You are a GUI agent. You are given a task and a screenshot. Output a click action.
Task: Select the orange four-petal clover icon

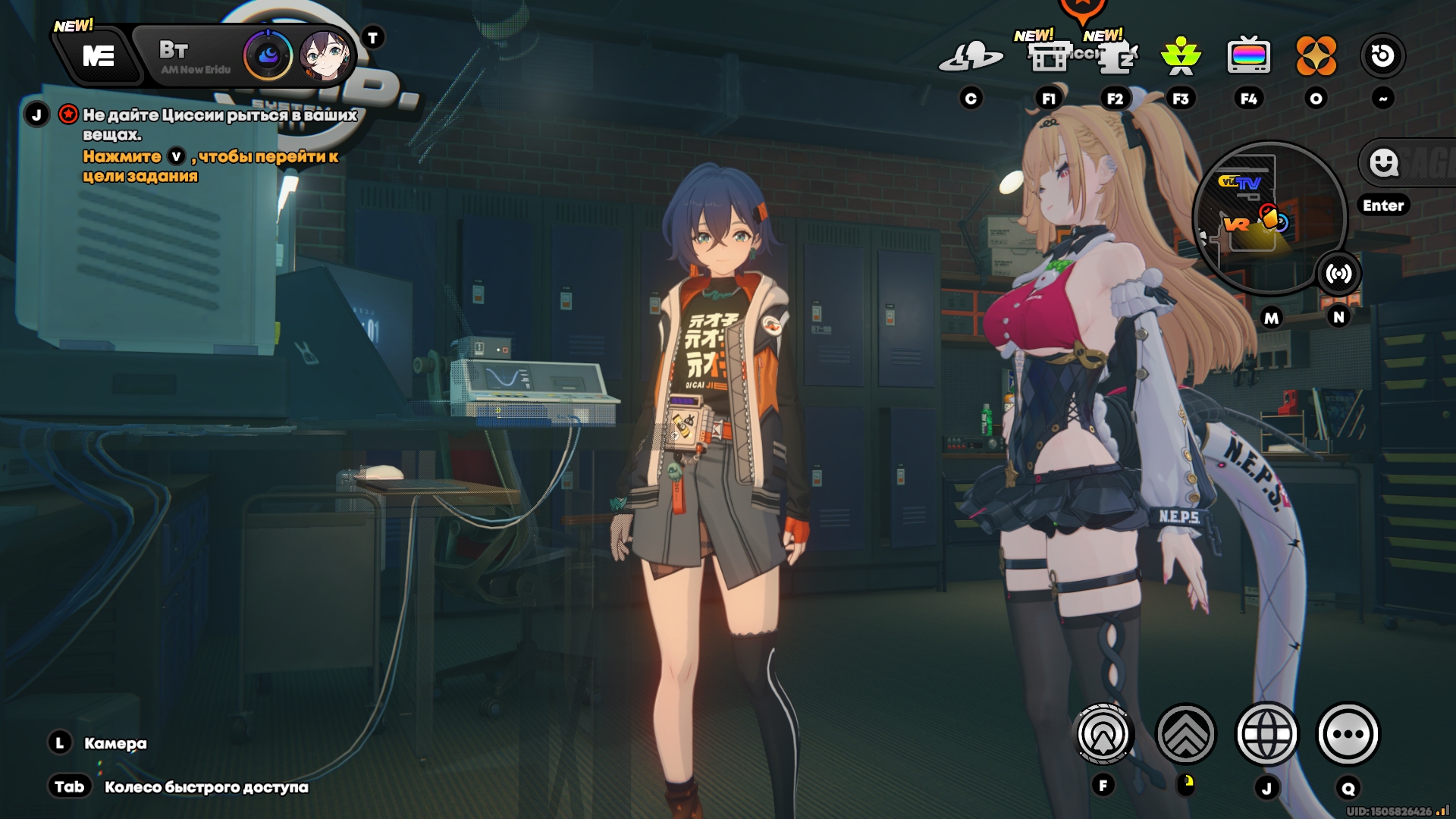click(x=1316, y=56)
